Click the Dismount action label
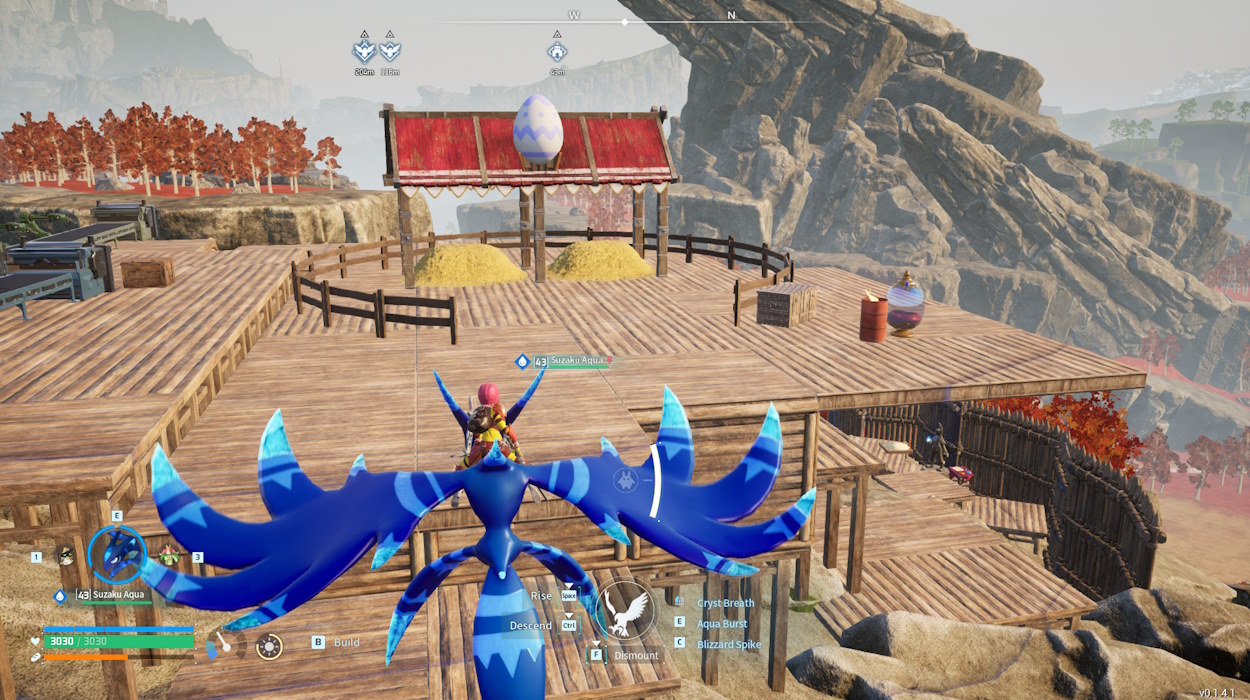The width and height of the screenshot is (1250, 700). (x=637, y=656)
